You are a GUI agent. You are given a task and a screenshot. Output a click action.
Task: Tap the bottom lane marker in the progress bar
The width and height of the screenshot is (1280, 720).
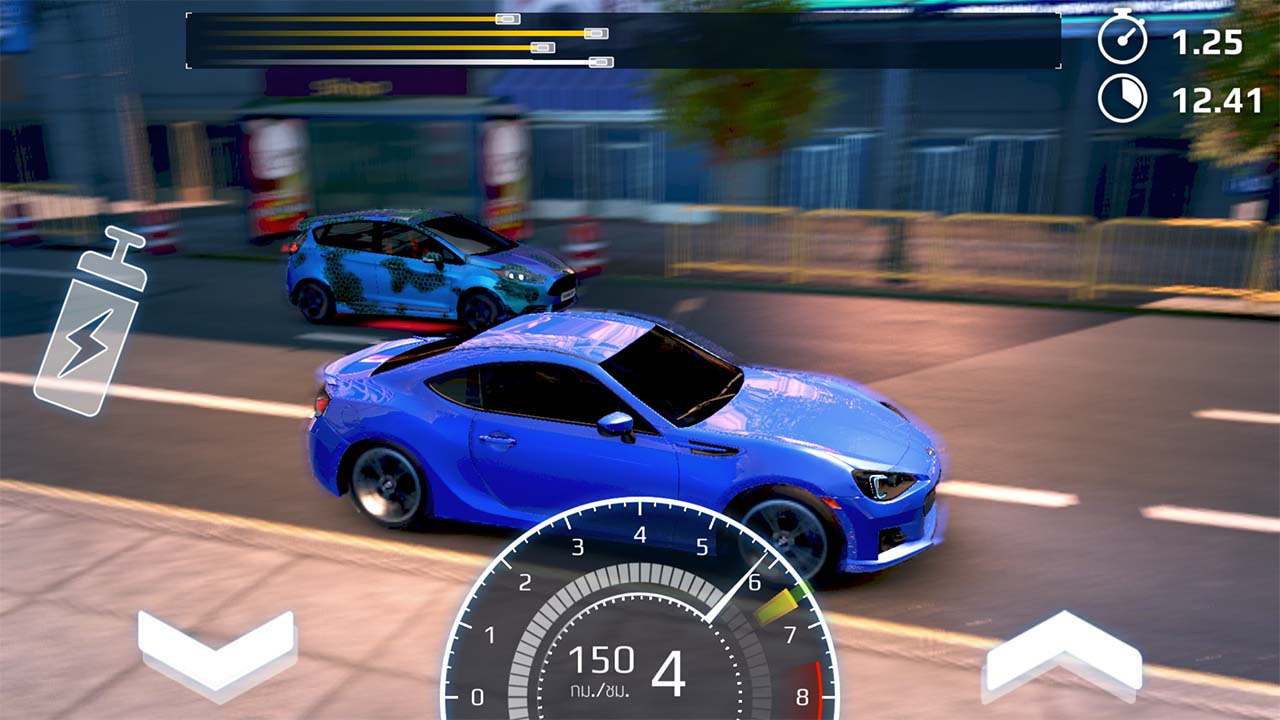tap(601, 62)
